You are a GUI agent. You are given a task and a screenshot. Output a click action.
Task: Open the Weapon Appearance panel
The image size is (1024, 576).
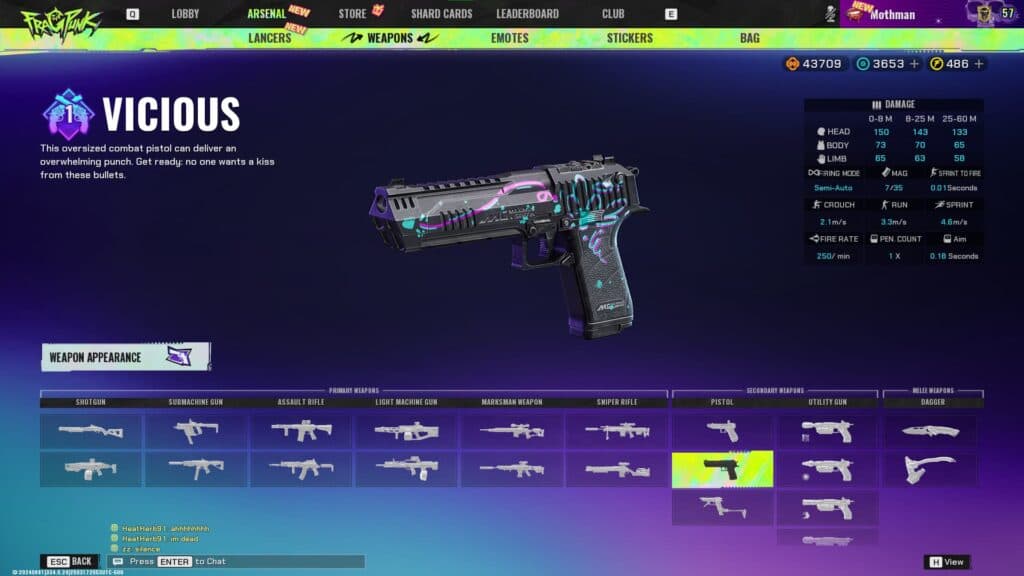tap(126, 357)
